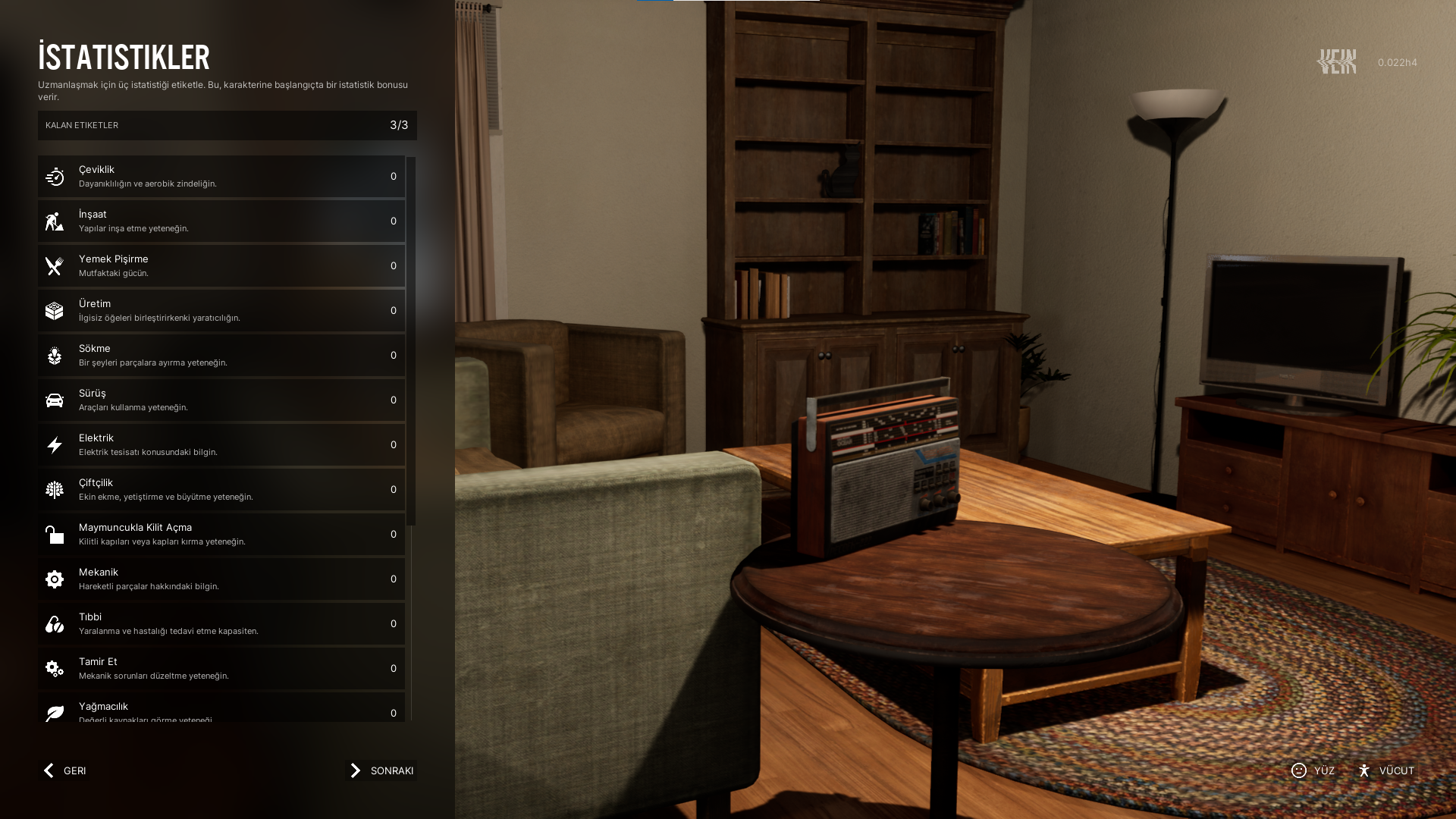Tag the Çeviklik stat
1456x819 pixels.
(x=221, y=177)
